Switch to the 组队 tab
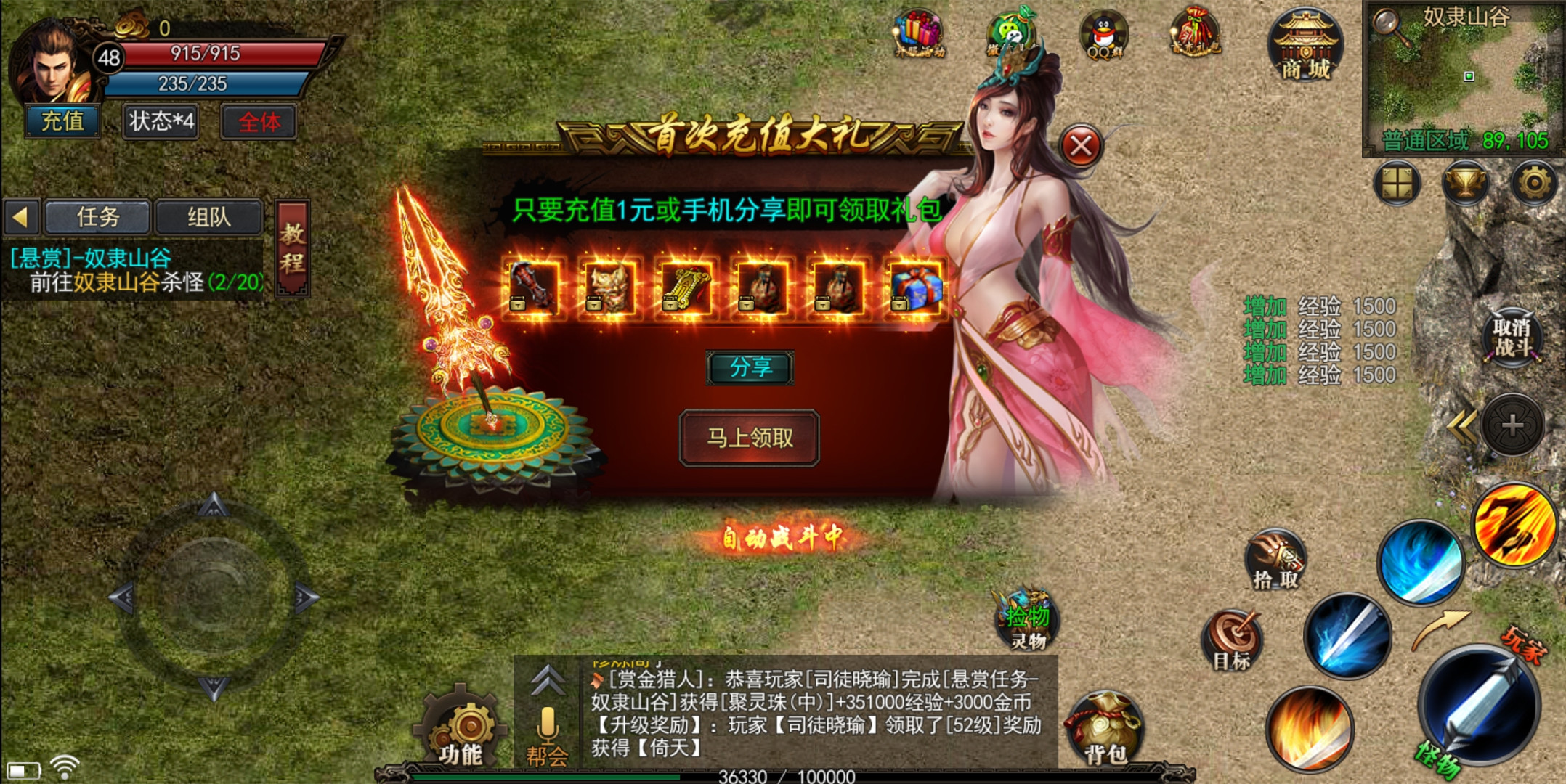 (x=206, y=218)
